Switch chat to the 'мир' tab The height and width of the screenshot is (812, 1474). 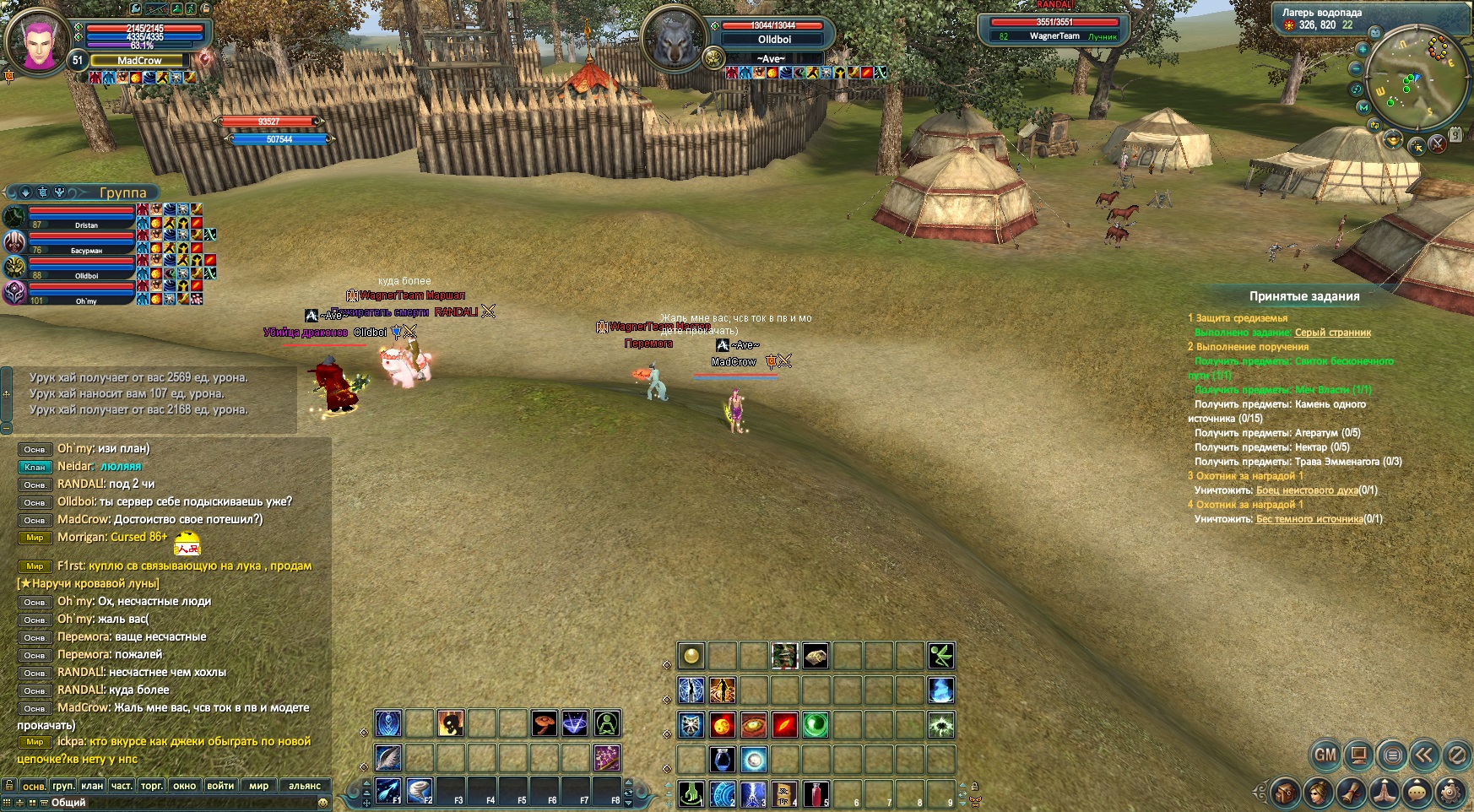(258, 786)
